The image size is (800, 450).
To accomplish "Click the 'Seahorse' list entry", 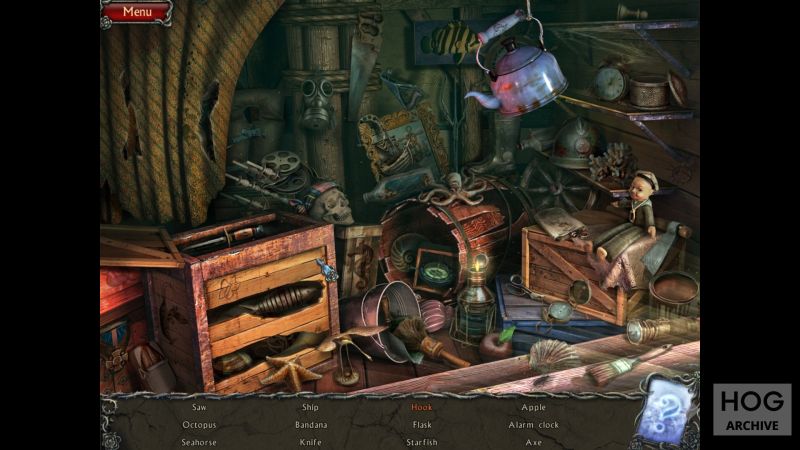I will coord(199,441).
